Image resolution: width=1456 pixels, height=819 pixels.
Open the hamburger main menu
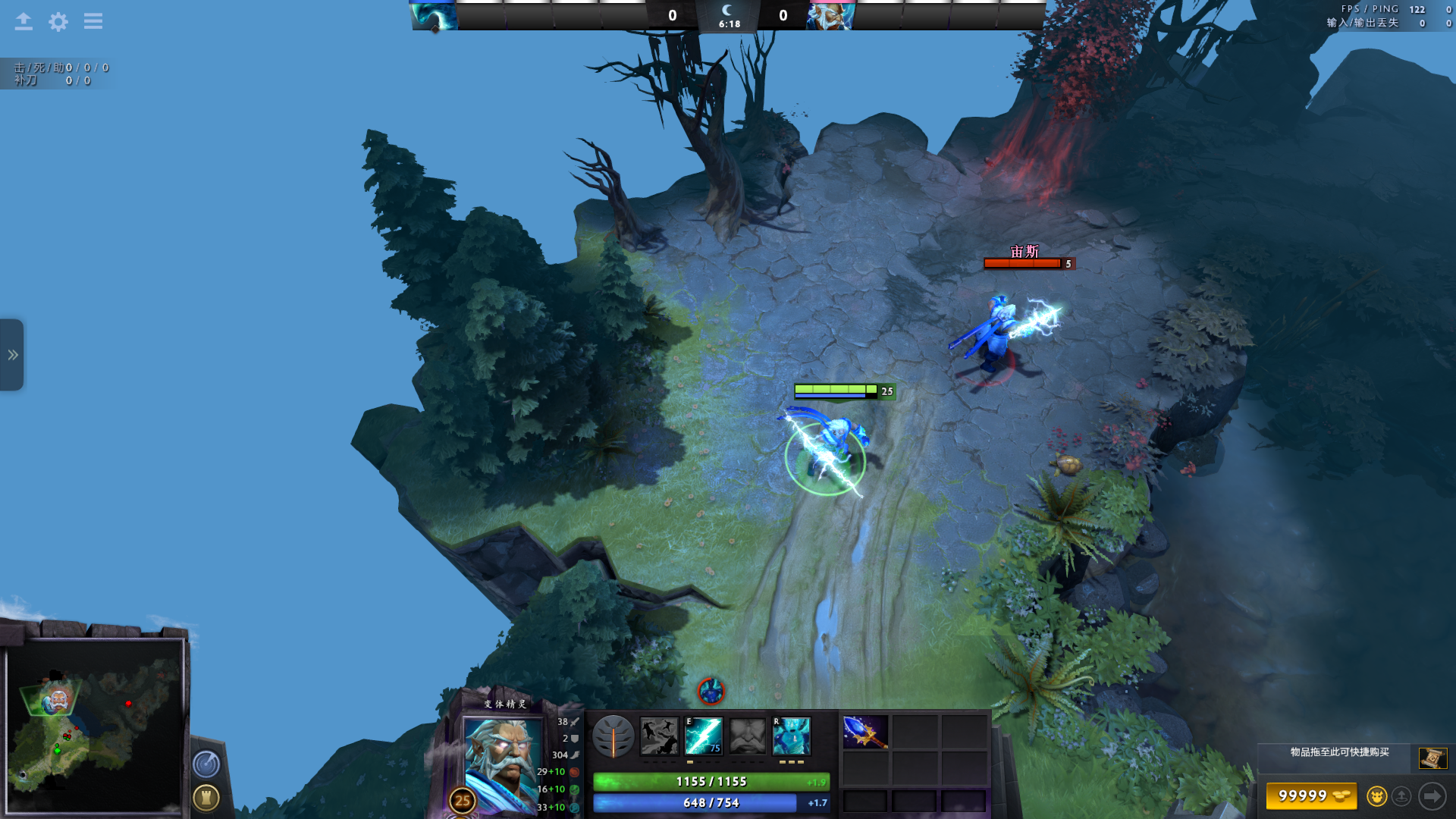[x=93, y=21]
